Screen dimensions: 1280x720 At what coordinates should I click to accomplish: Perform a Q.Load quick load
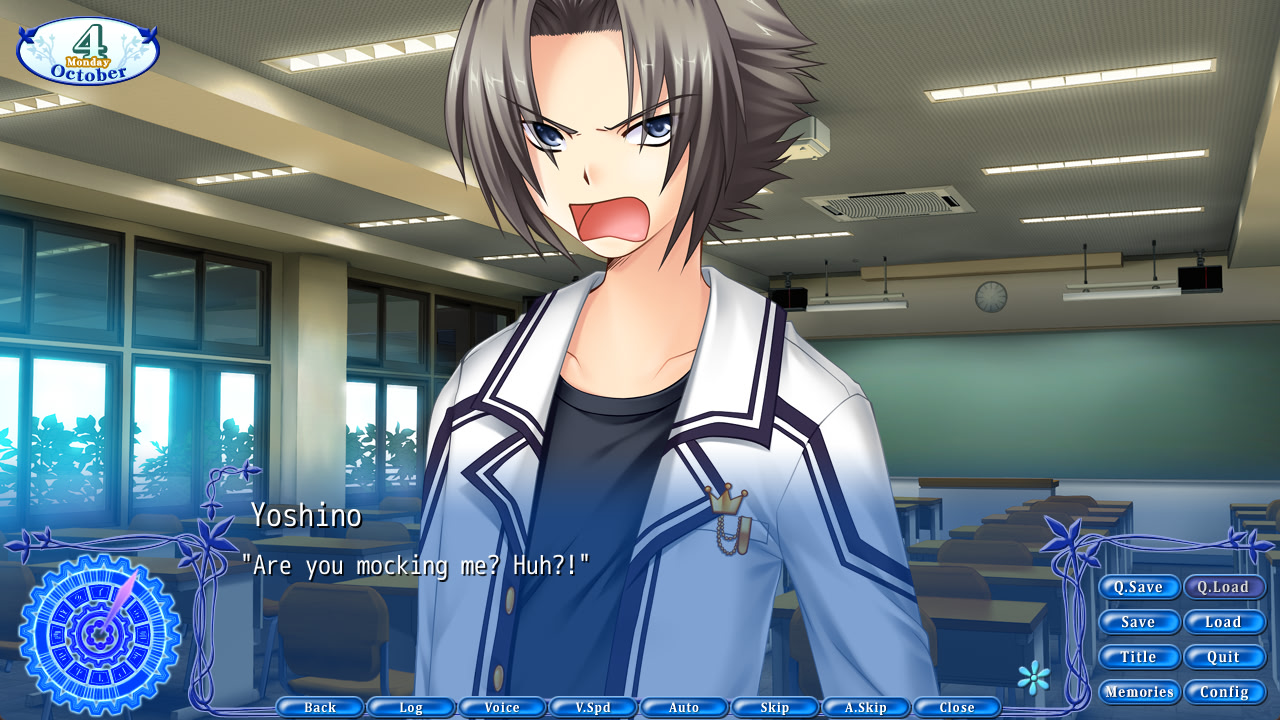click(1225, 587)
